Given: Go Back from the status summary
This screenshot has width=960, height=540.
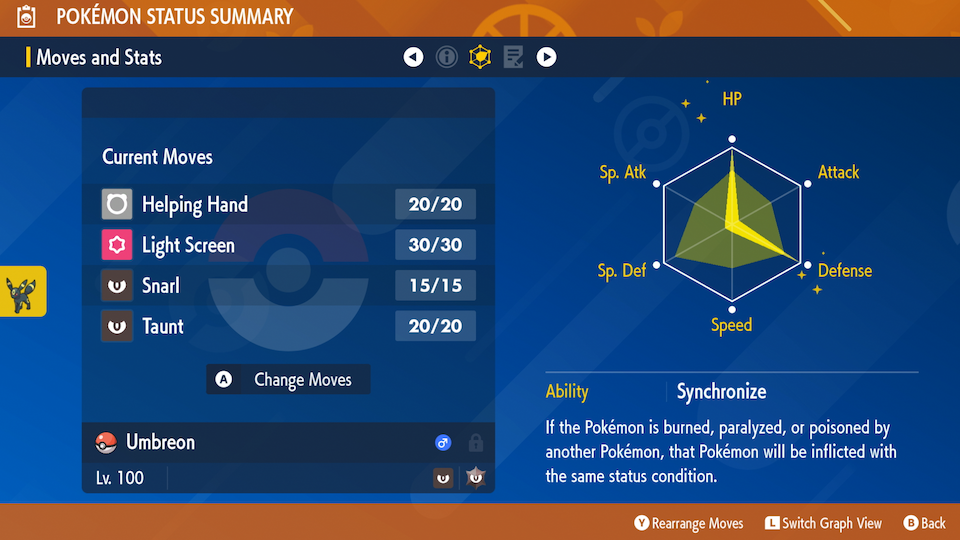Looking at the screenshot, I should 925,523.
